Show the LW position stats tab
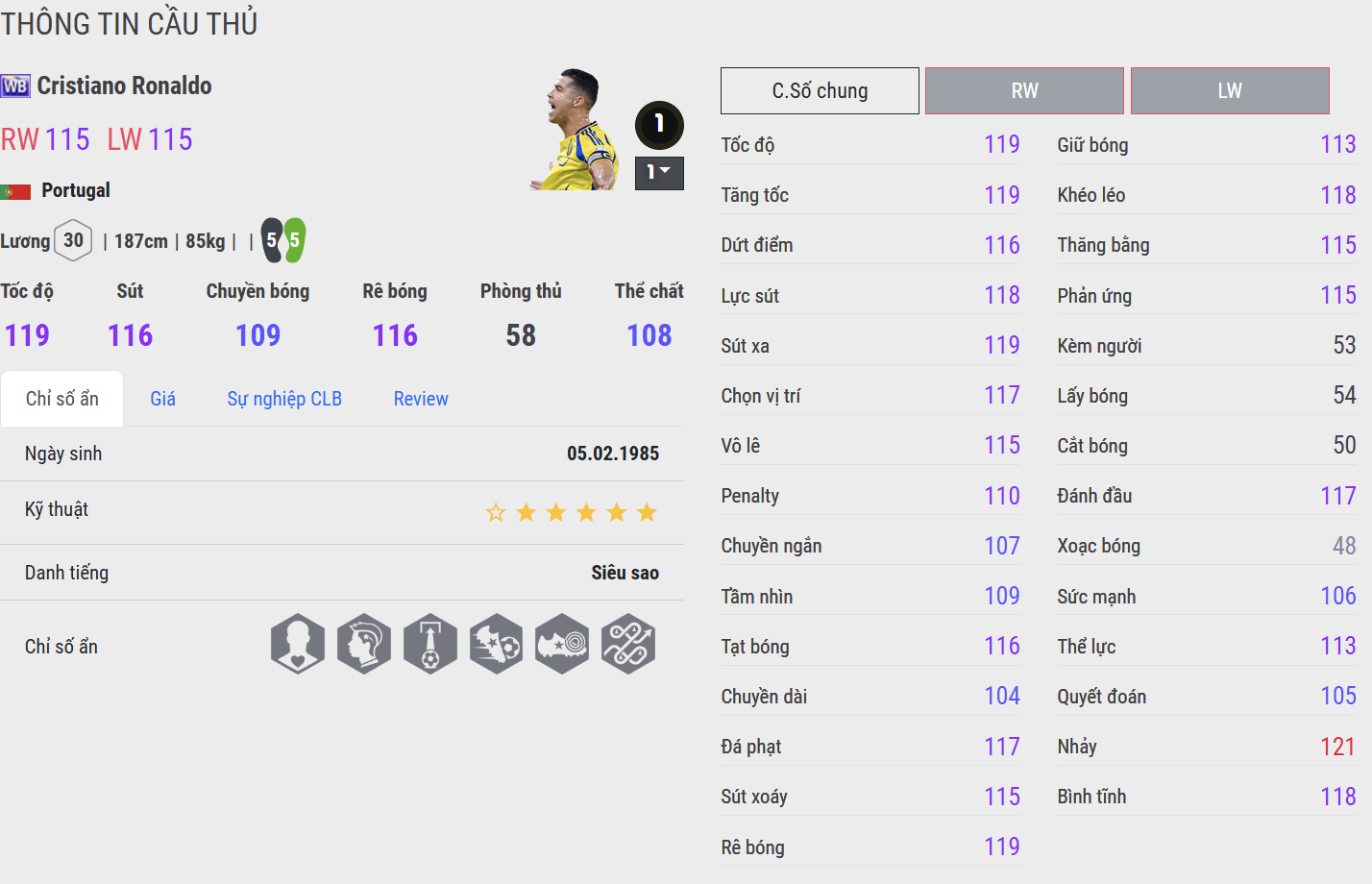This screenshot has width=1372, height=884. coord(1230,91)
